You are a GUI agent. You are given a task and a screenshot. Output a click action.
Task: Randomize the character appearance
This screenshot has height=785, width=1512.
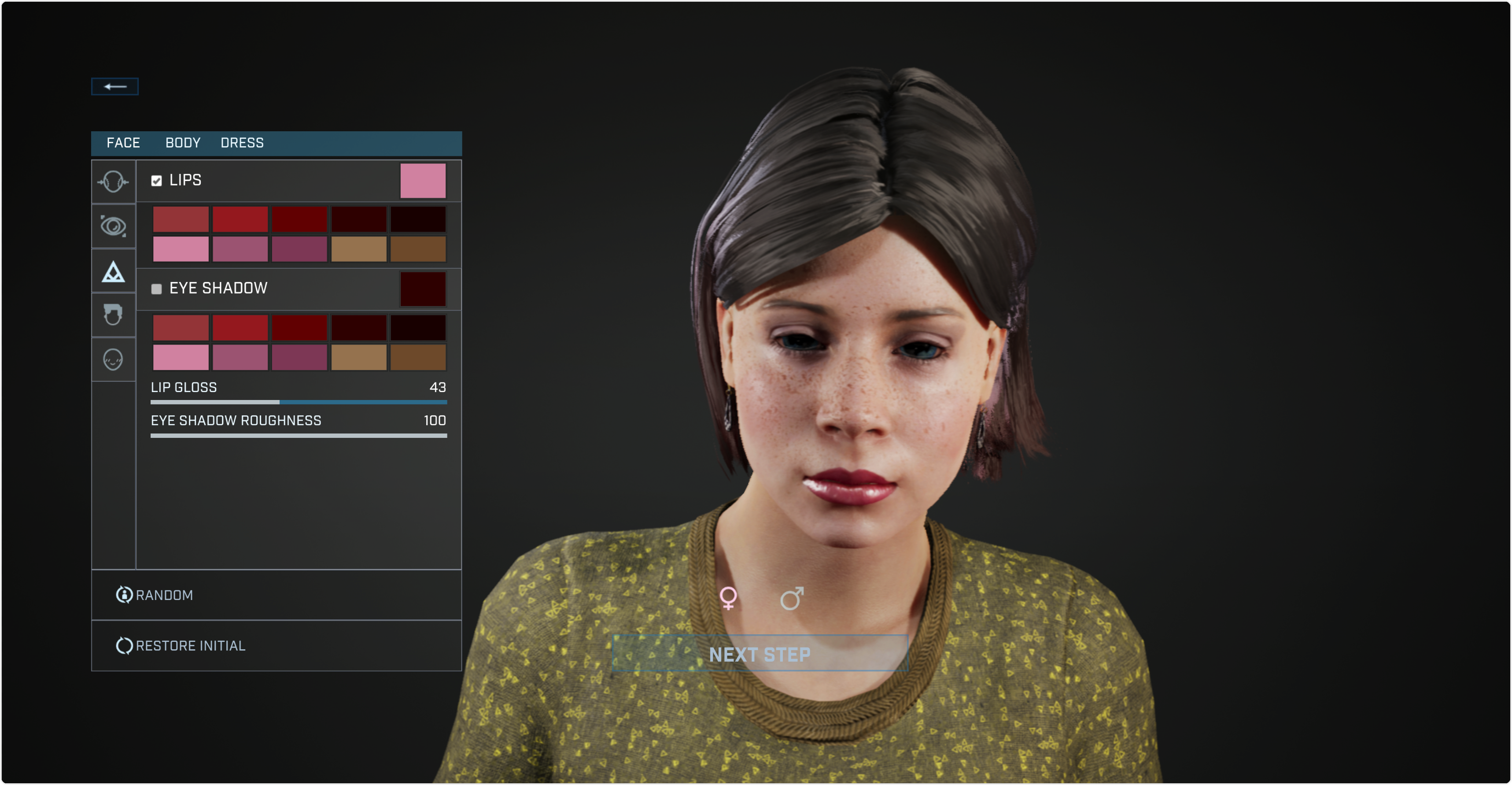tap(155, 595)
